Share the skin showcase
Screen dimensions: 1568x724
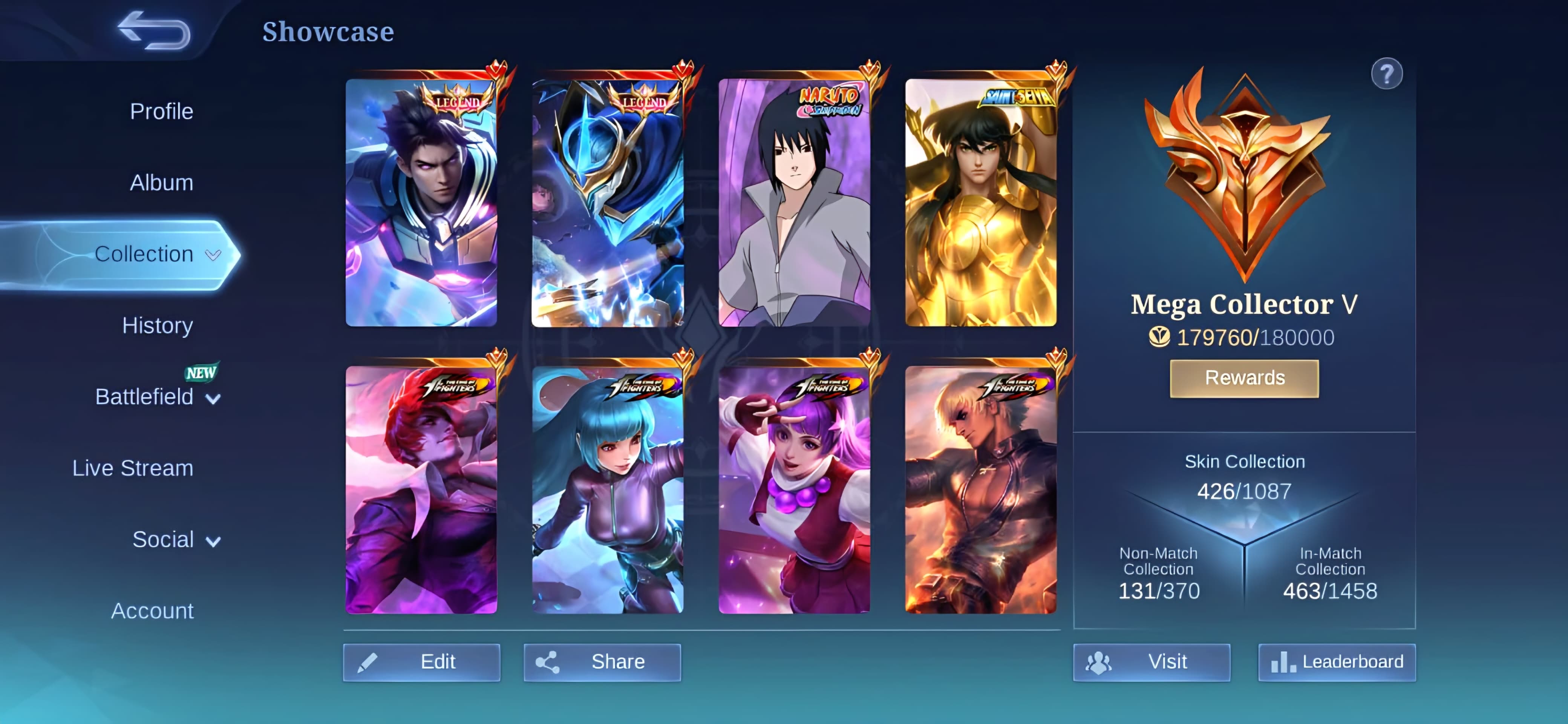point(602,662)
